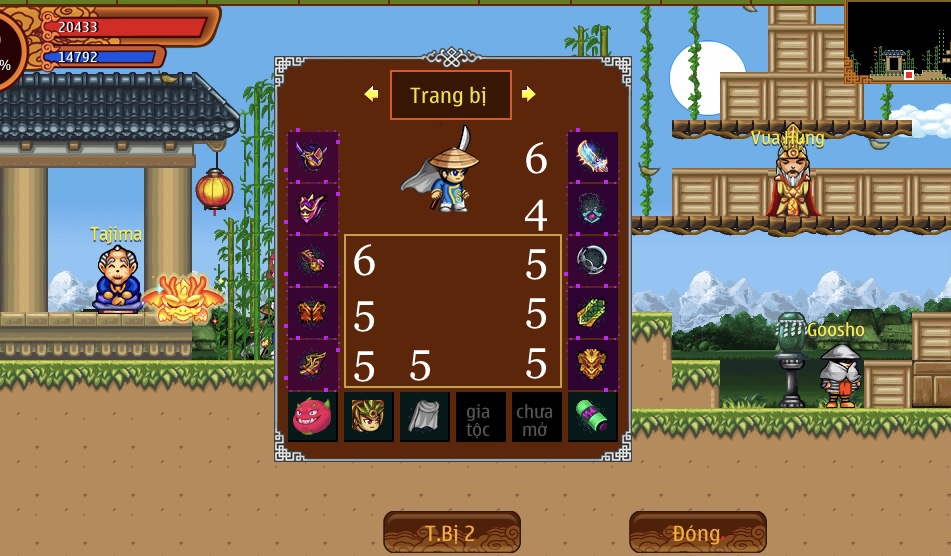The height and width of the screenshot is (556, 951).
Task: Click the locked chưa mở slot
Action: pos(537,417)
